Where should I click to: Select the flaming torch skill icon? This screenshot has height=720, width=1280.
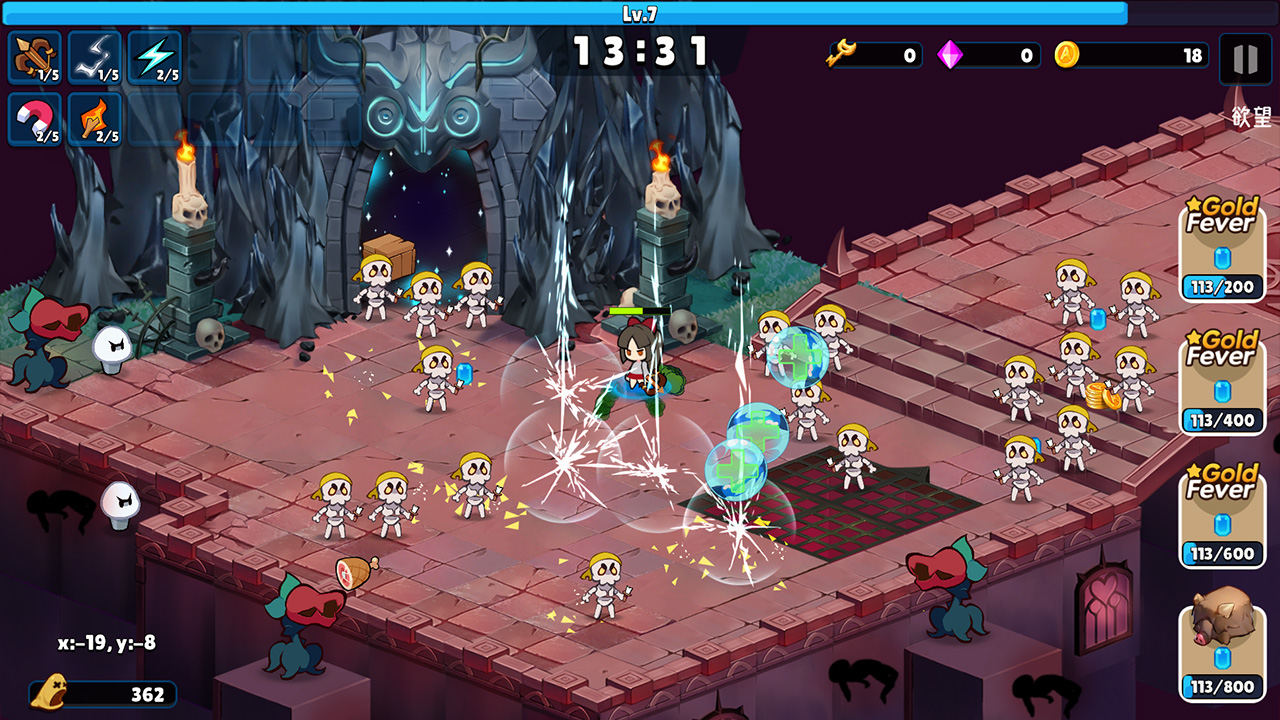95,119
